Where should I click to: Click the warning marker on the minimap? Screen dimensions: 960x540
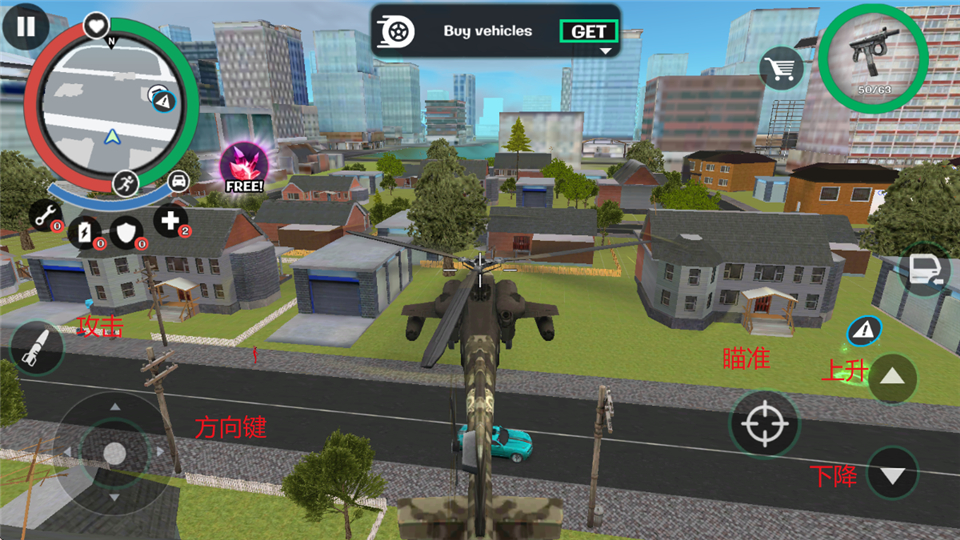pos(163,98)
